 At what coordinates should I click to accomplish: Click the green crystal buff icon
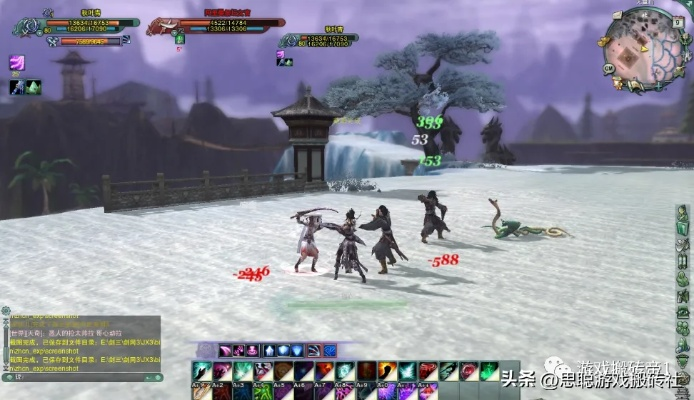click(33, 87)
